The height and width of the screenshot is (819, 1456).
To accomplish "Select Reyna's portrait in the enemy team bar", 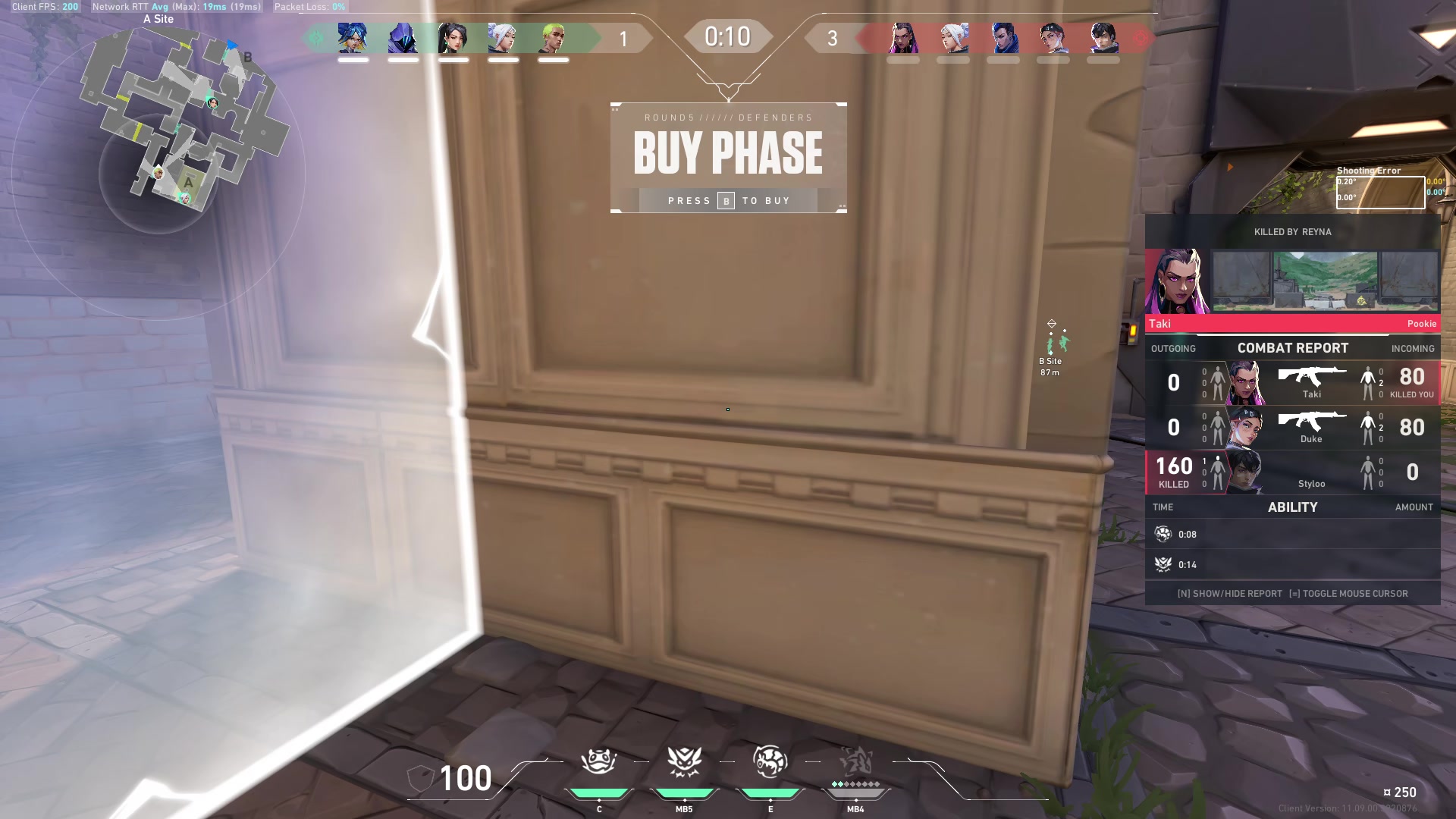I will pos(902,38).
